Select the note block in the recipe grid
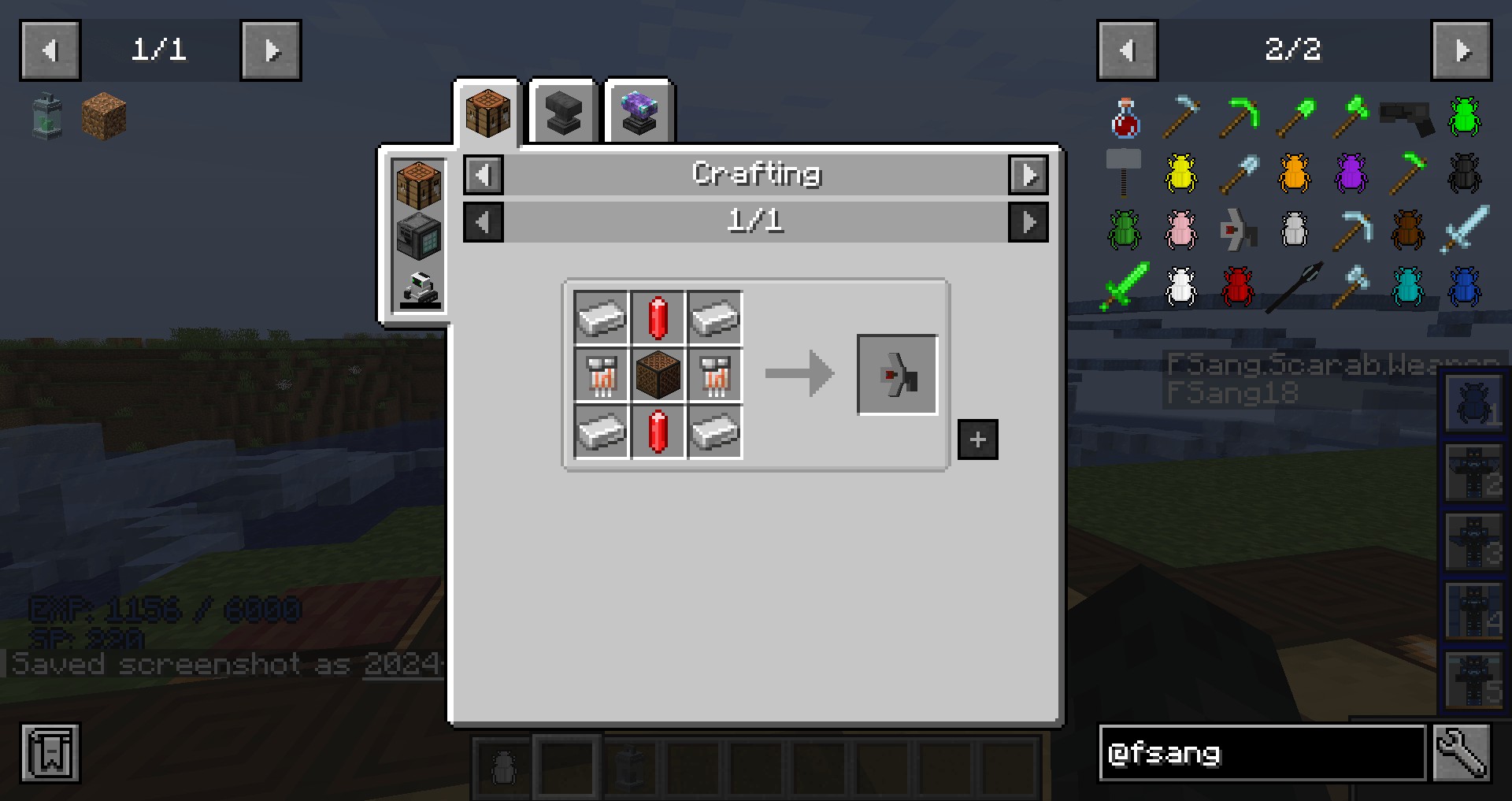 (x=658, y=375)
